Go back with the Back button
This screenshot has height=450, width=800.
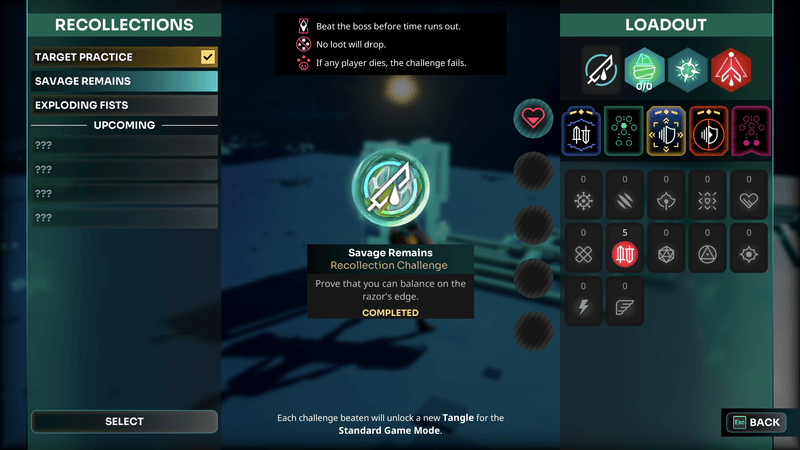coord(755,422)
